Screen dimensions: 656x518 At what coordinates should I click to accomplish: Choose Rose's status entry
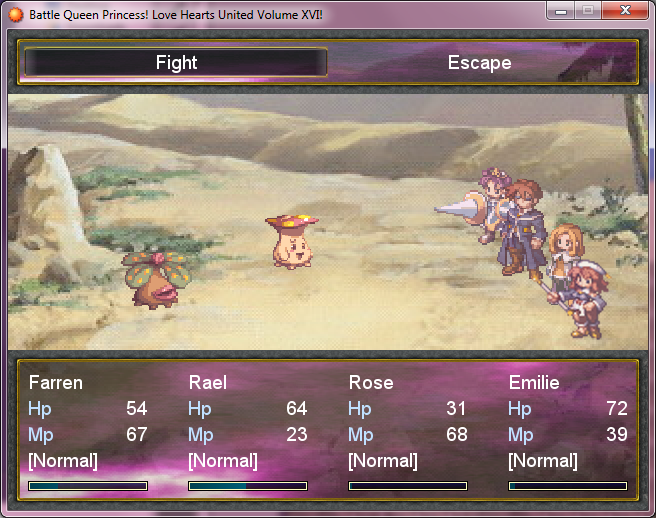[x=407, y=432]
